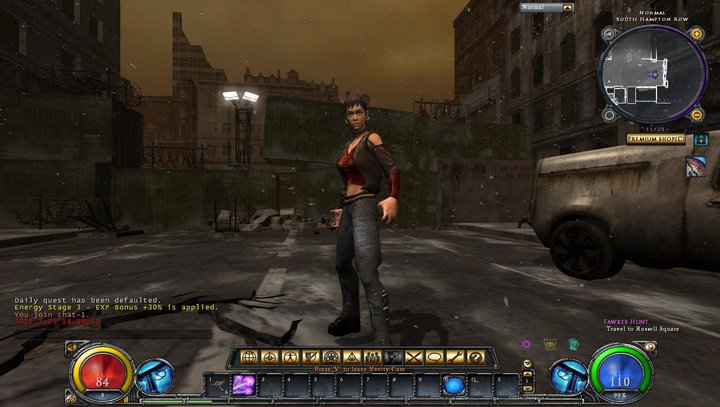Image resolution: width=720 pixels, height=407 pixels.
Task: Use the blue orb item in the hotbar
Action: pos(453,385)
